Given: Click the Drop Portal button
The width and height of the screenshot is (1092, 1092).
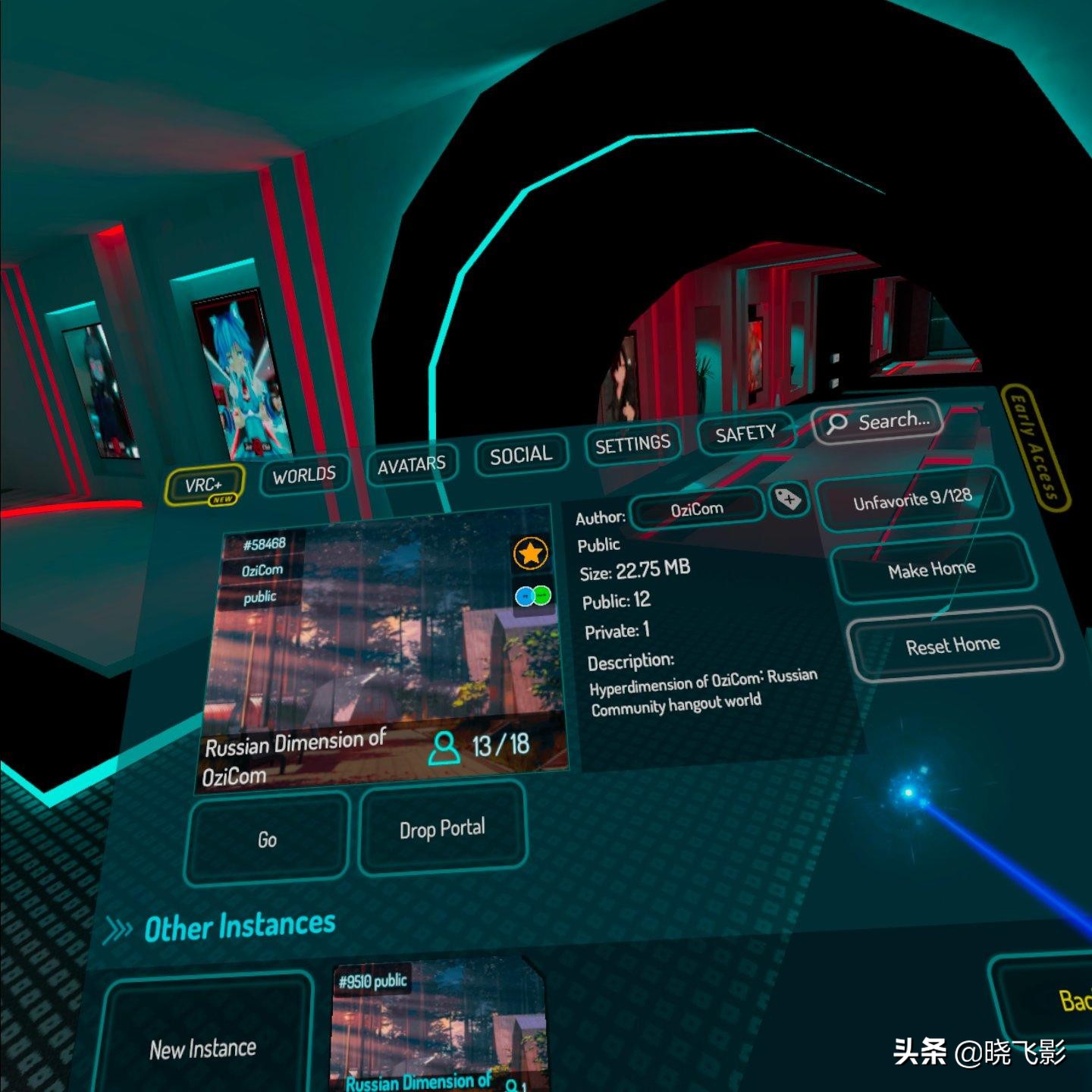Looking at the screenshot, I should tap(442, 828).
